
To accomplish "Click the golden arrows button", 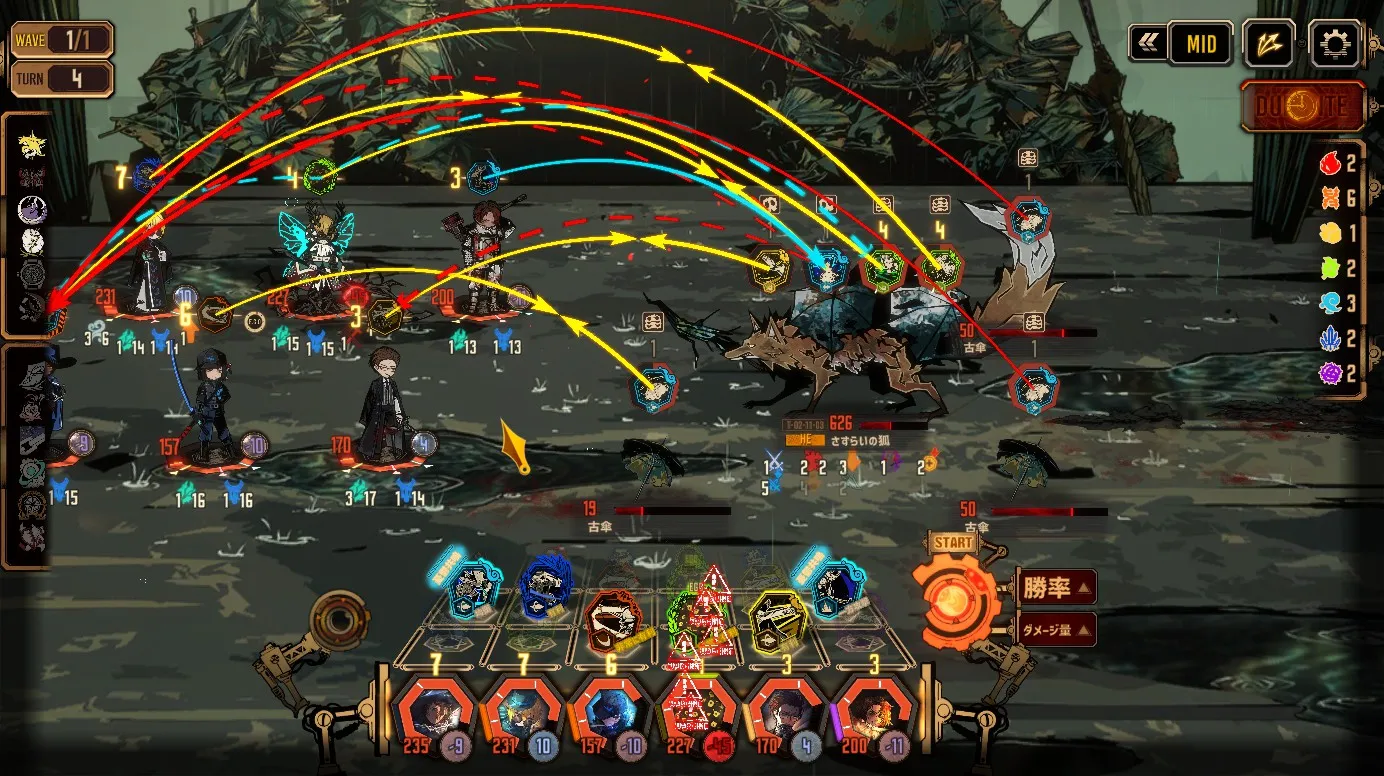I will [x=1269, y=44].
